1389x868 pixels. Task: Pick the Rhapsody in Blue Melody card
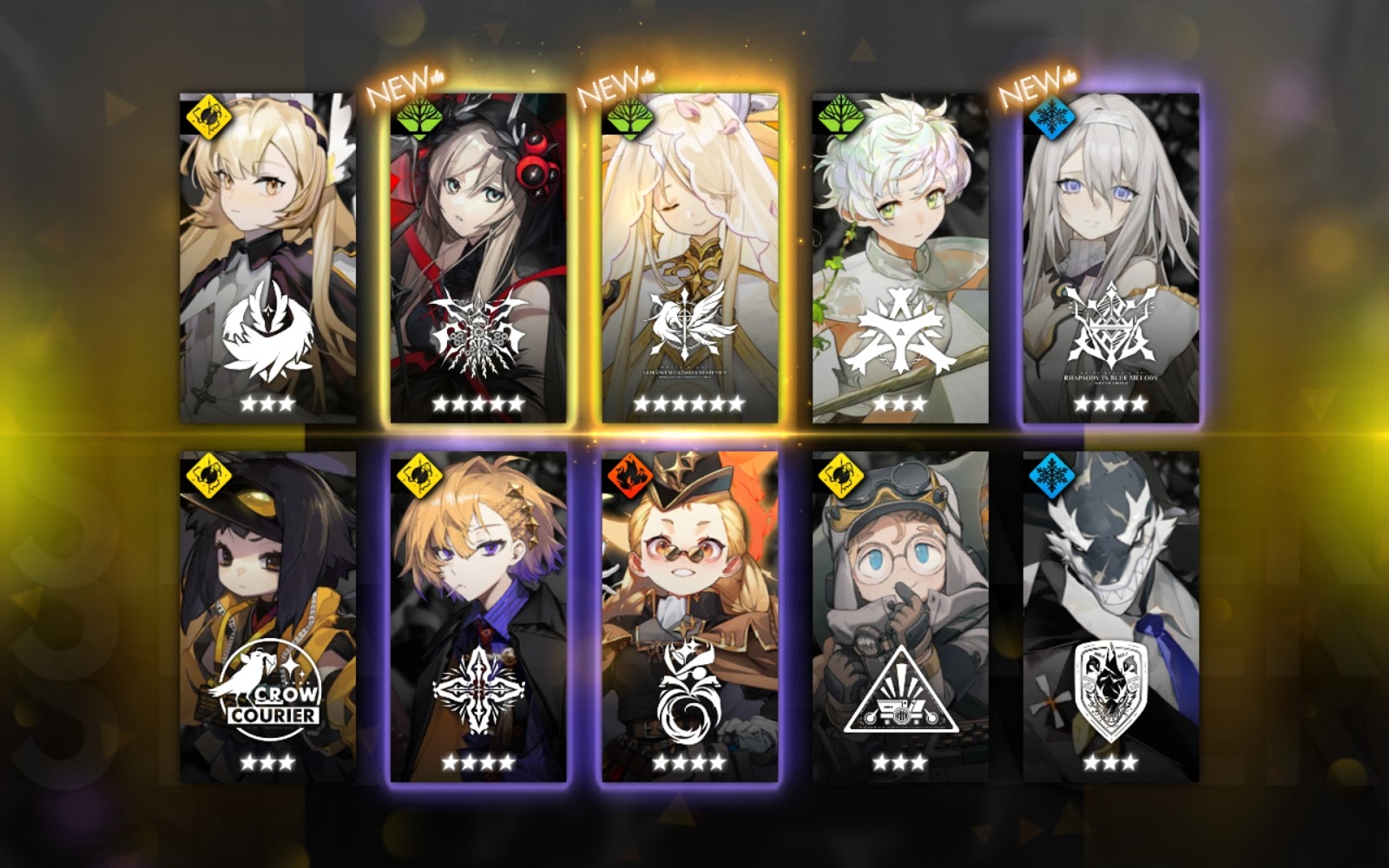1110,258
